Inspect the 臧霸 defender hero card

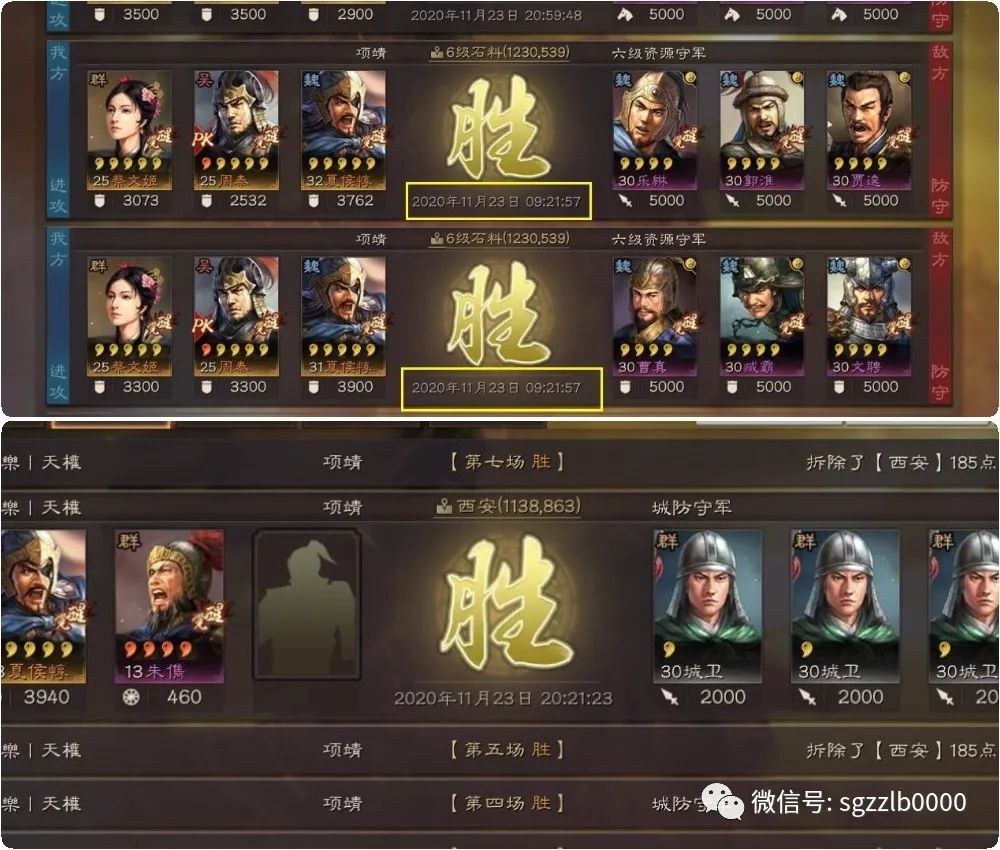click(762, 316)
